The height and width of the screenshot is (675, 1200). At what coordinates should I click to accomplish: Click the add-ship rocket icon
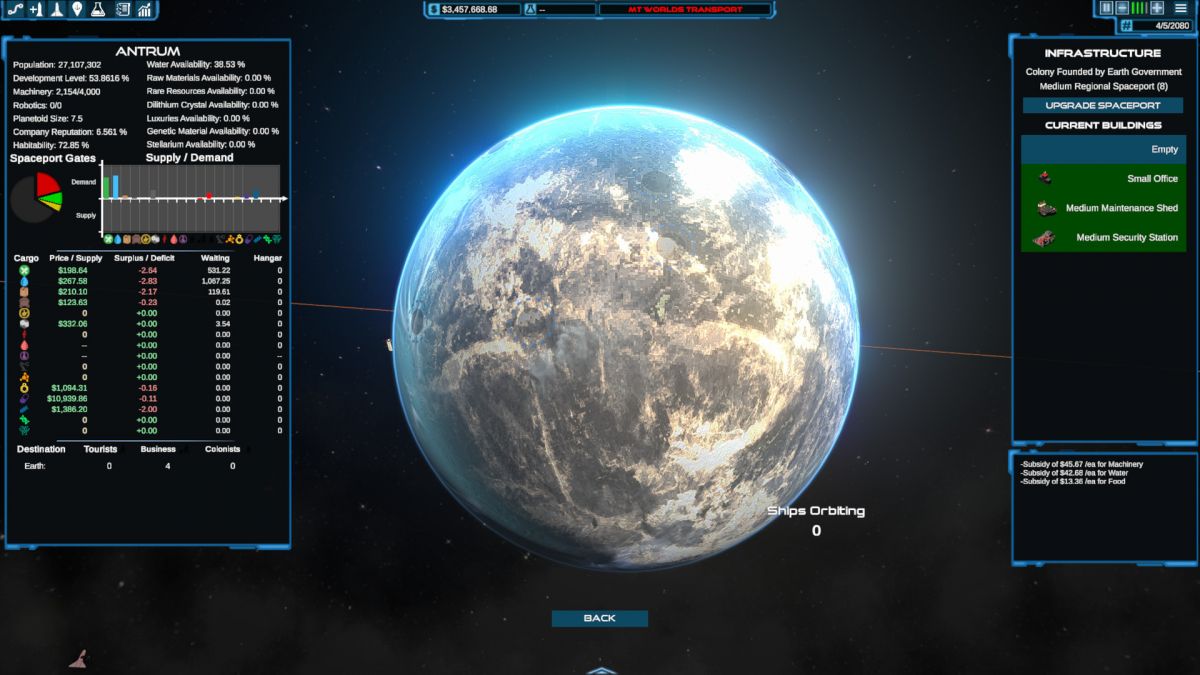tap(36, 10)
